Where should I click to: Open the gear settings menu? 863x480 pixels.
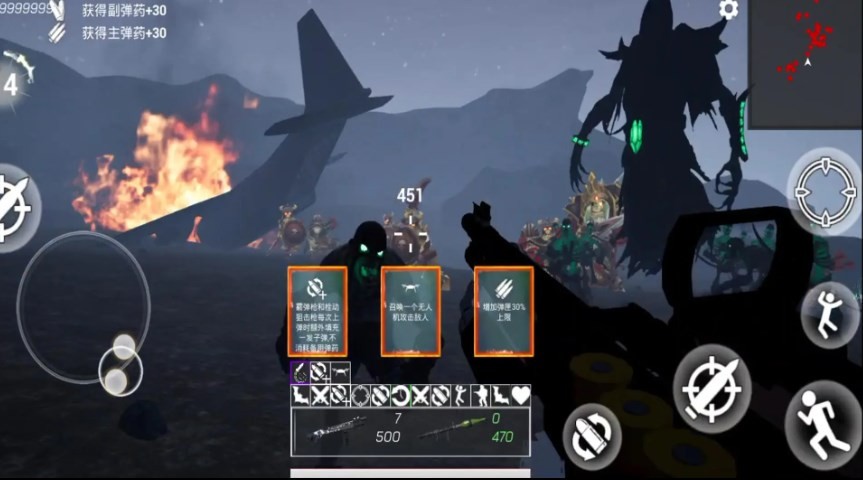pyautogui.click(x=728, y=11)
